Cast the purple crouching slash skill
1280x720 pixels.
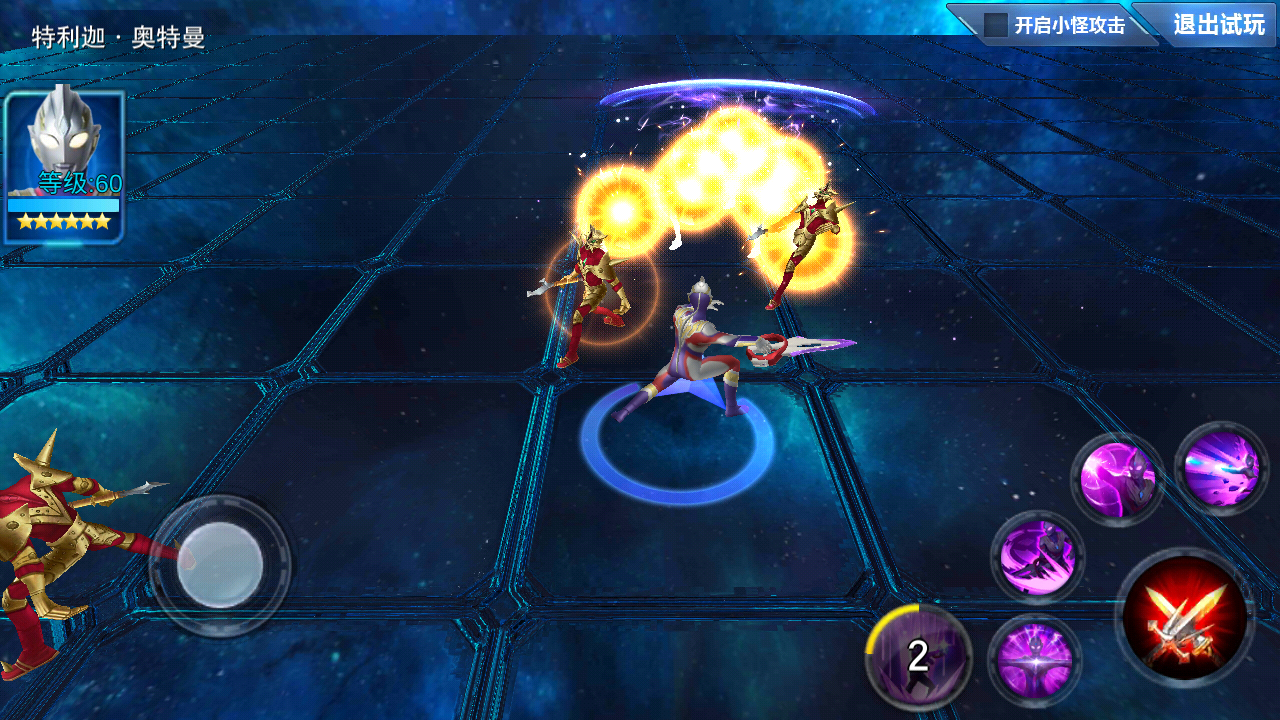click(x=1038, y=557)
